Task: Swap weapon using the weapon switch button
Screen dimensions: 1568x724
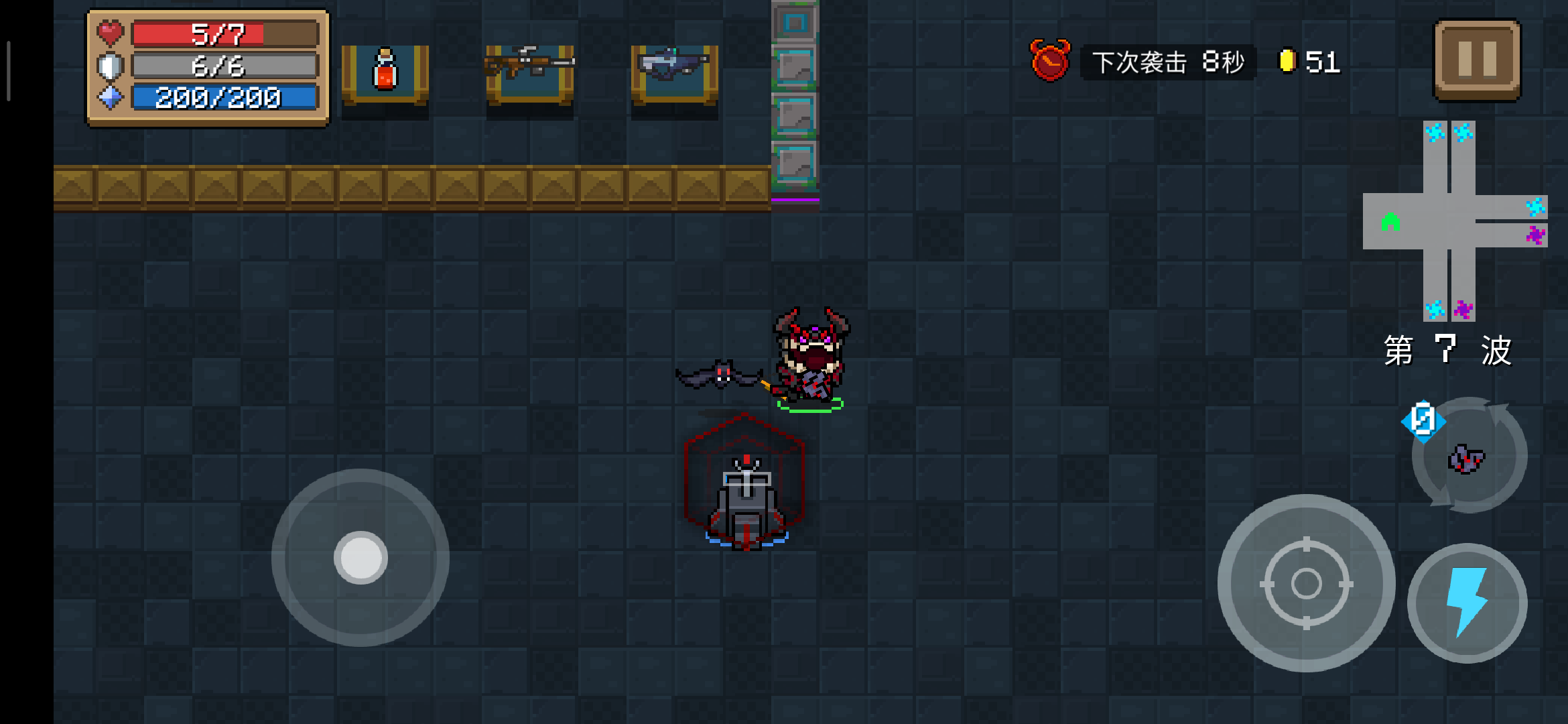Action: (1468, 457)
